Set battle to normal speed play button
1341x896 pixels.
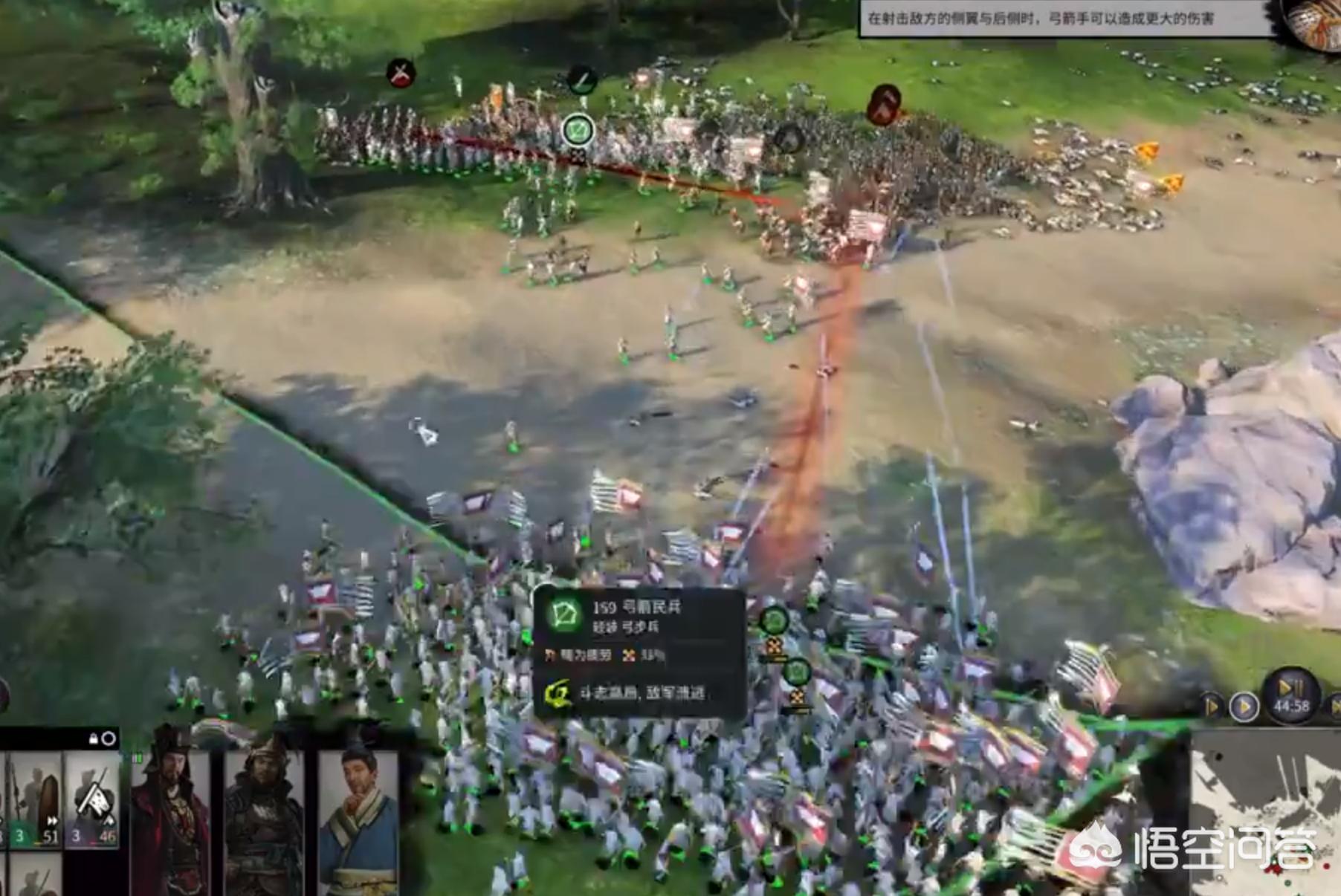tap(1244, 707)
